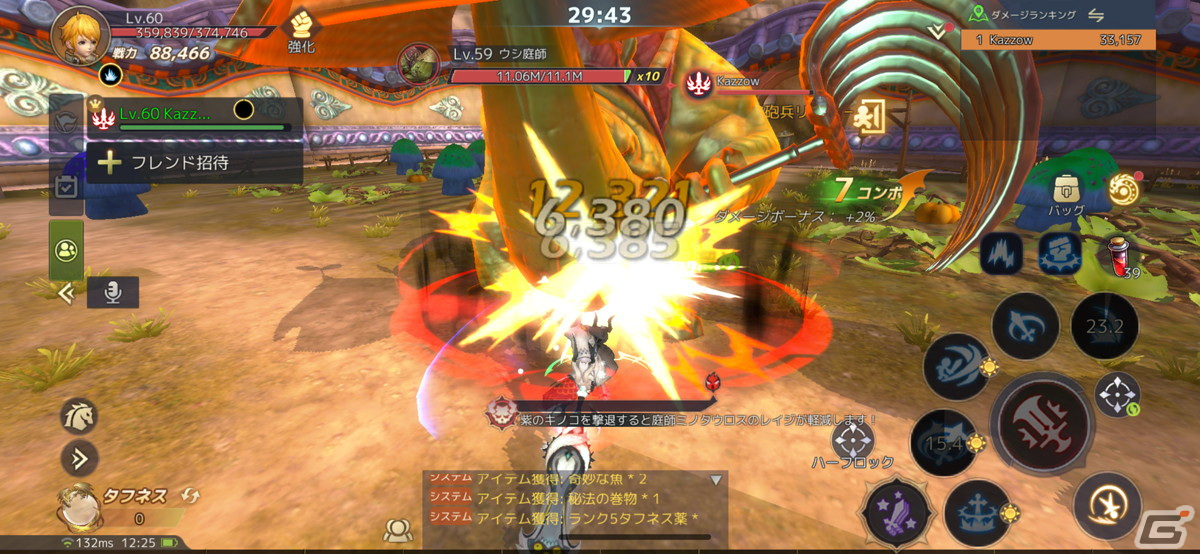
Task: Open the golden swirl icon near bag
Action: coord(1125,188)
